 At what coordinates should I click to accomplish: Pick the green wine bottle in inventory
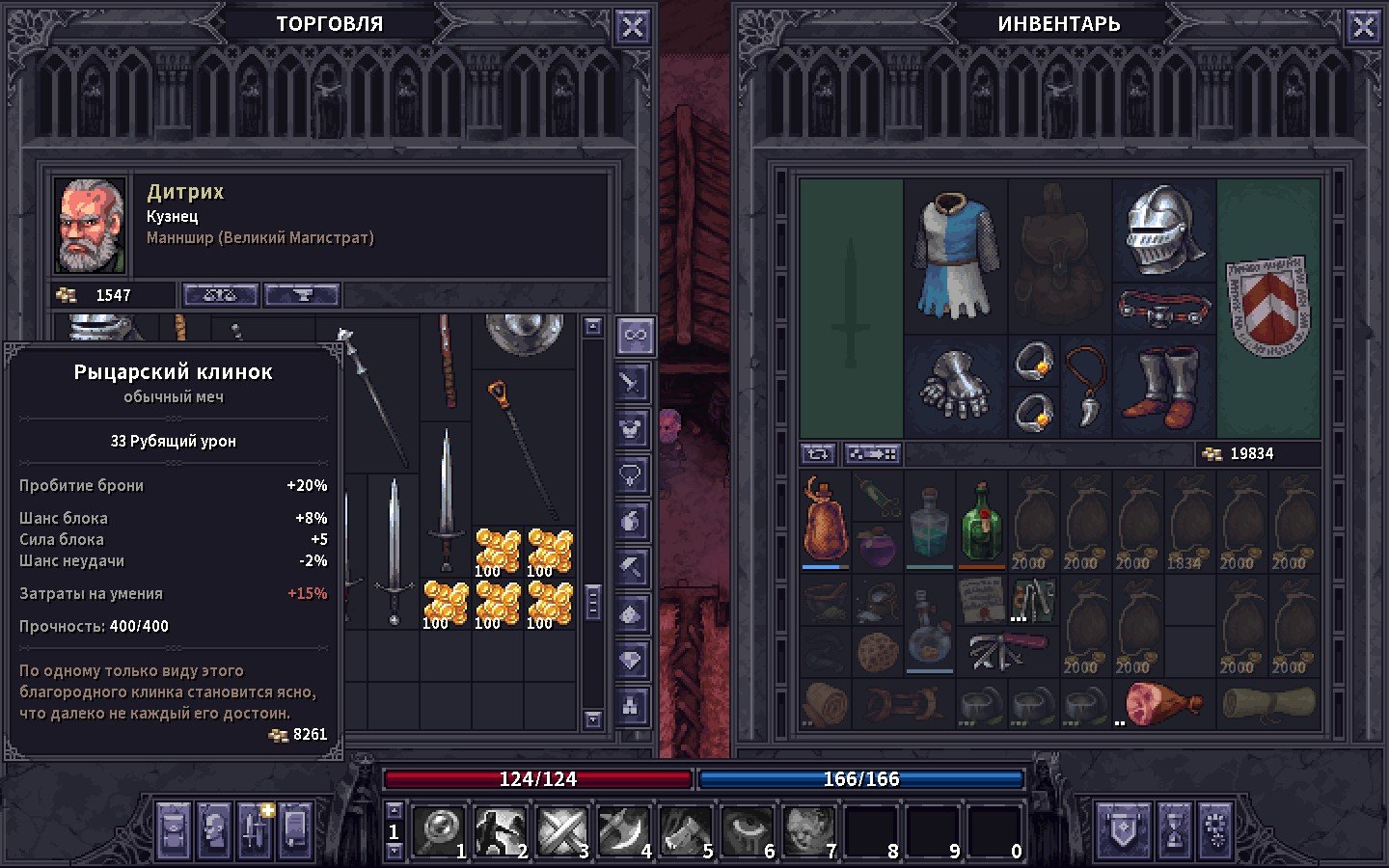pos(982,522)
